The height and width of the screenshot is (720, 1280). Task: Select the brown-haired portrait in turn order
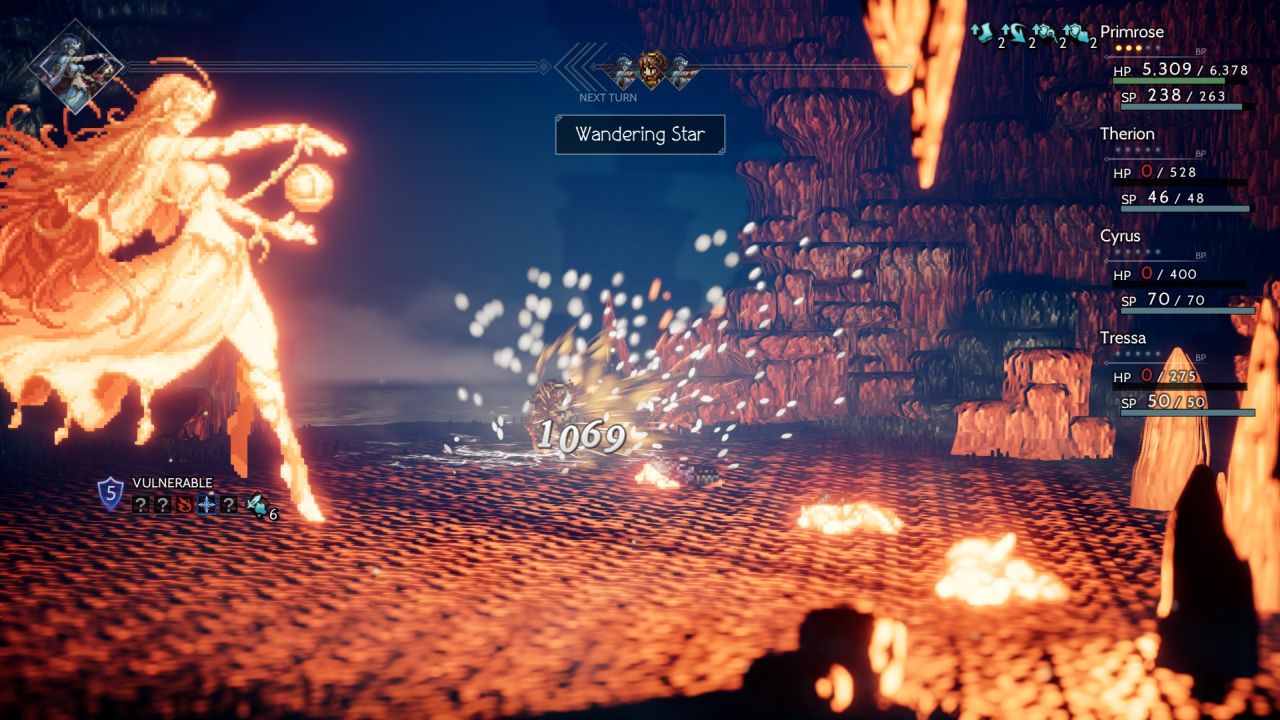(x=652, y=68)
